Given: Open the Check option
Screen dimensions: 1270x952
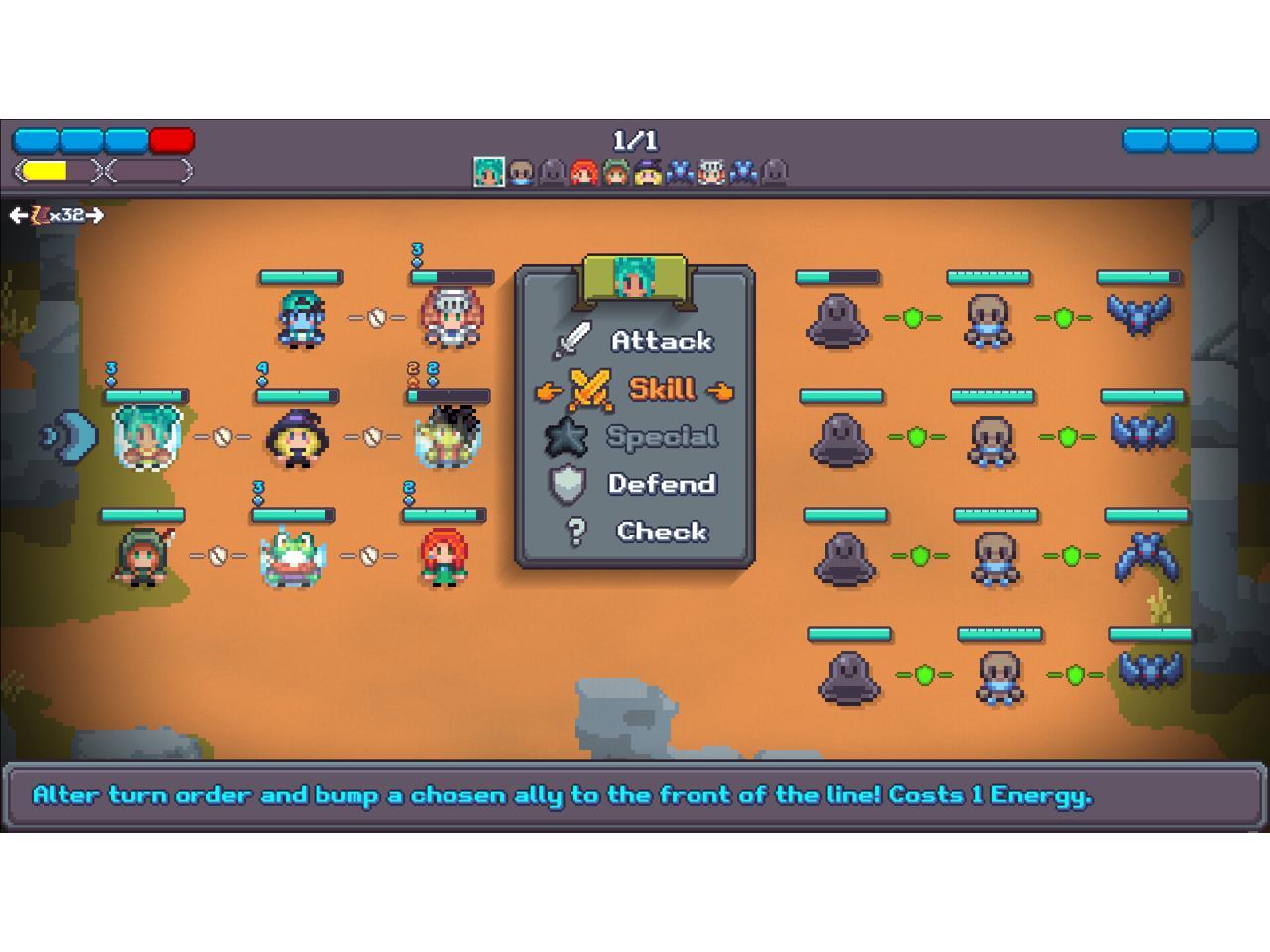Looking at the screenshot, I should pos(661,532).
